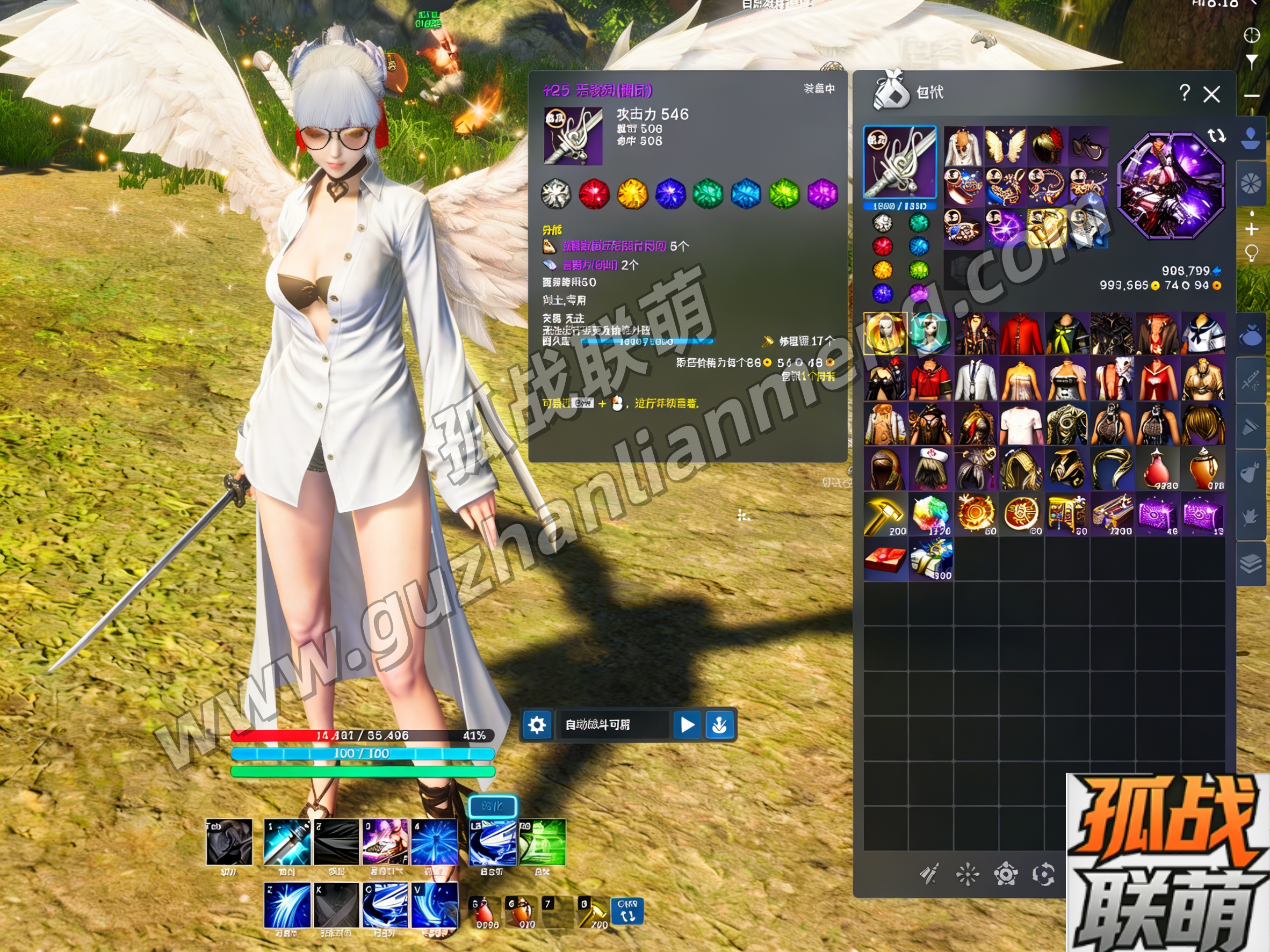This screenshot has height=952, width=1270.
Task: Click the gear icon at bag bottom
Action: click(1005, 875)
